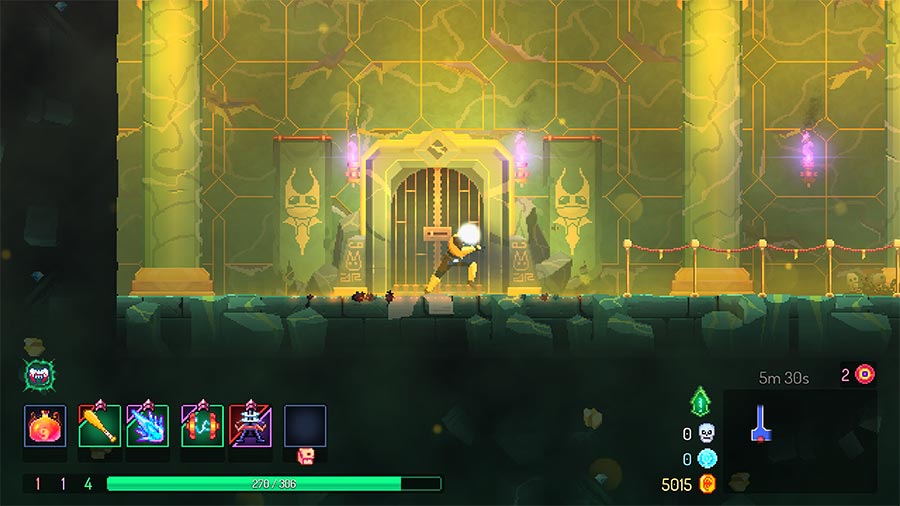The image size is (900, 506).
Task: Click the green rune icon beside minimap
Action: tap(700, 403)
